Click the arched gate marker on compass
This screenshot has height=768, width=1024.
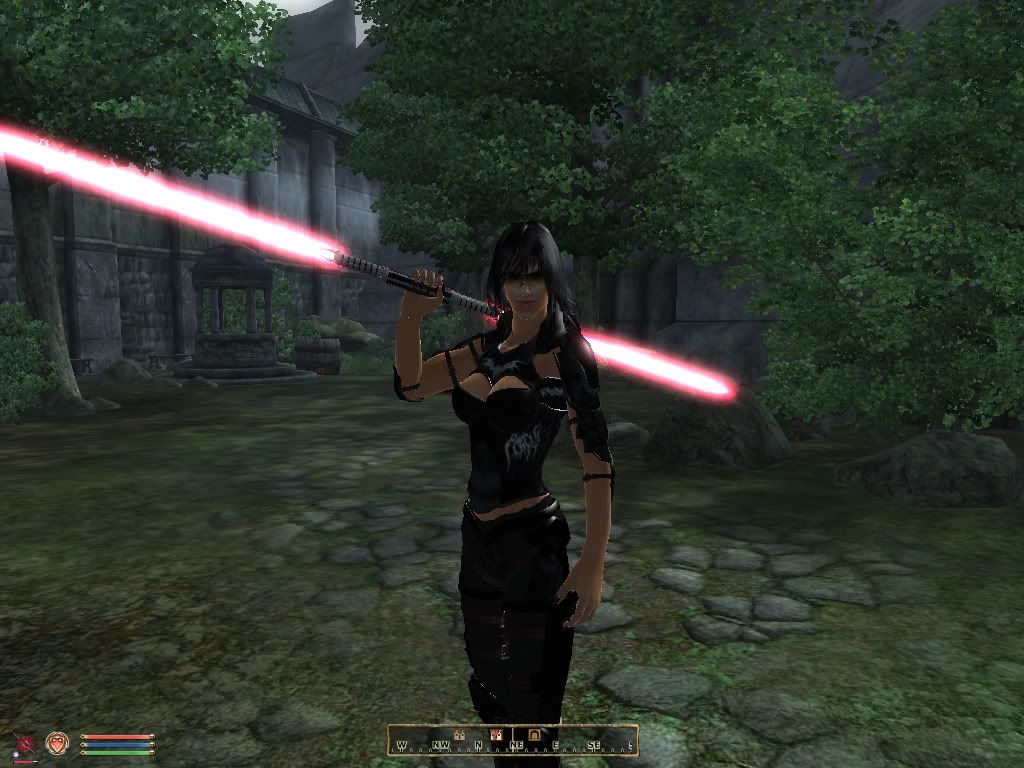pos(535,735)
